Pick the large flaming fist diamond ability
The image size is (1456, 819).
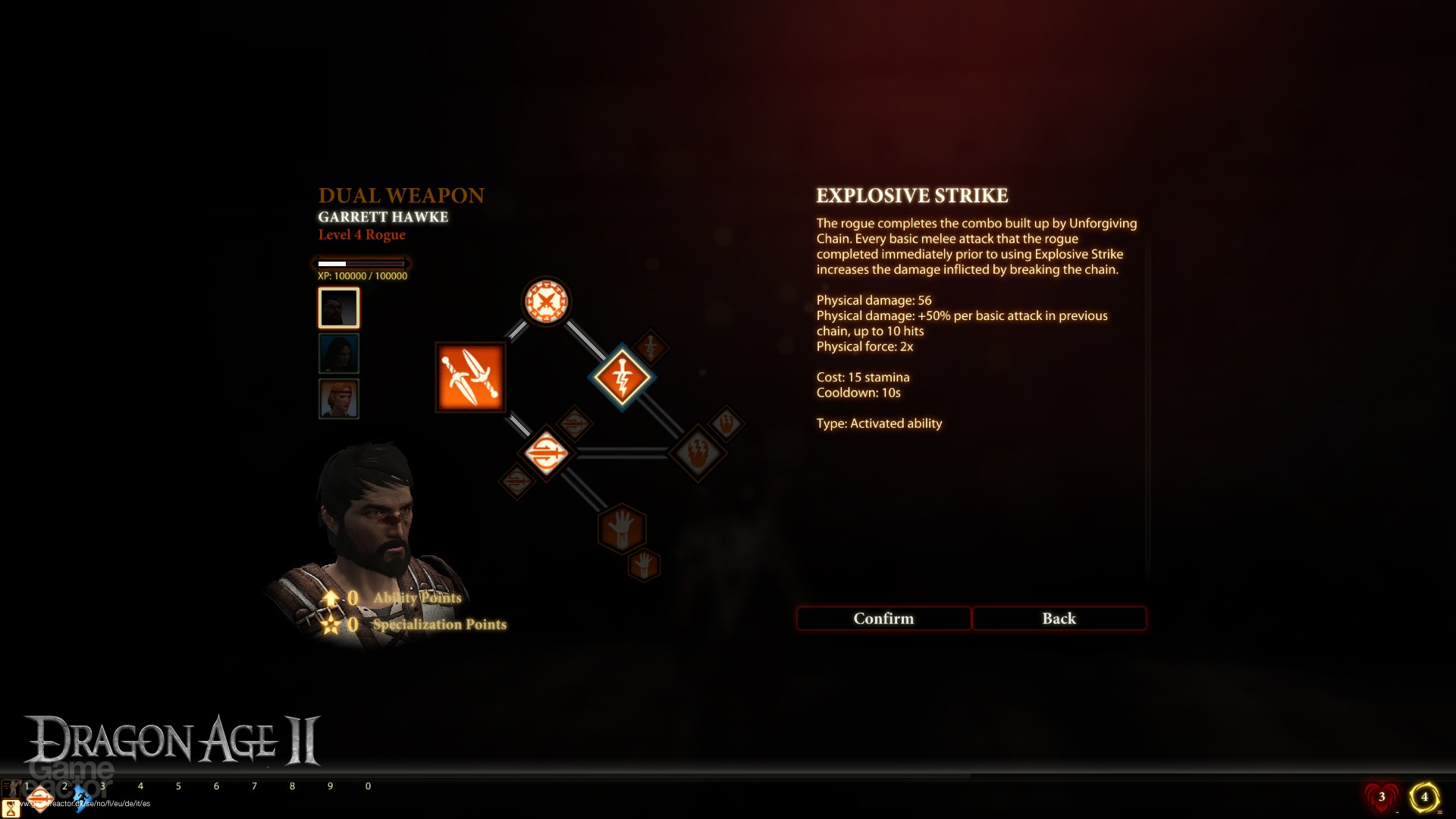[x=698, y=453]
